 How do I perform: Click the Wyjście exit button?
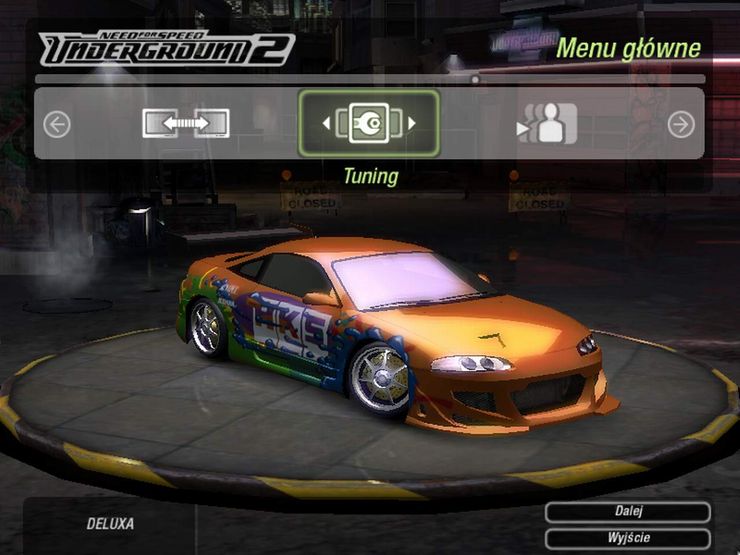tap(628, 538)
